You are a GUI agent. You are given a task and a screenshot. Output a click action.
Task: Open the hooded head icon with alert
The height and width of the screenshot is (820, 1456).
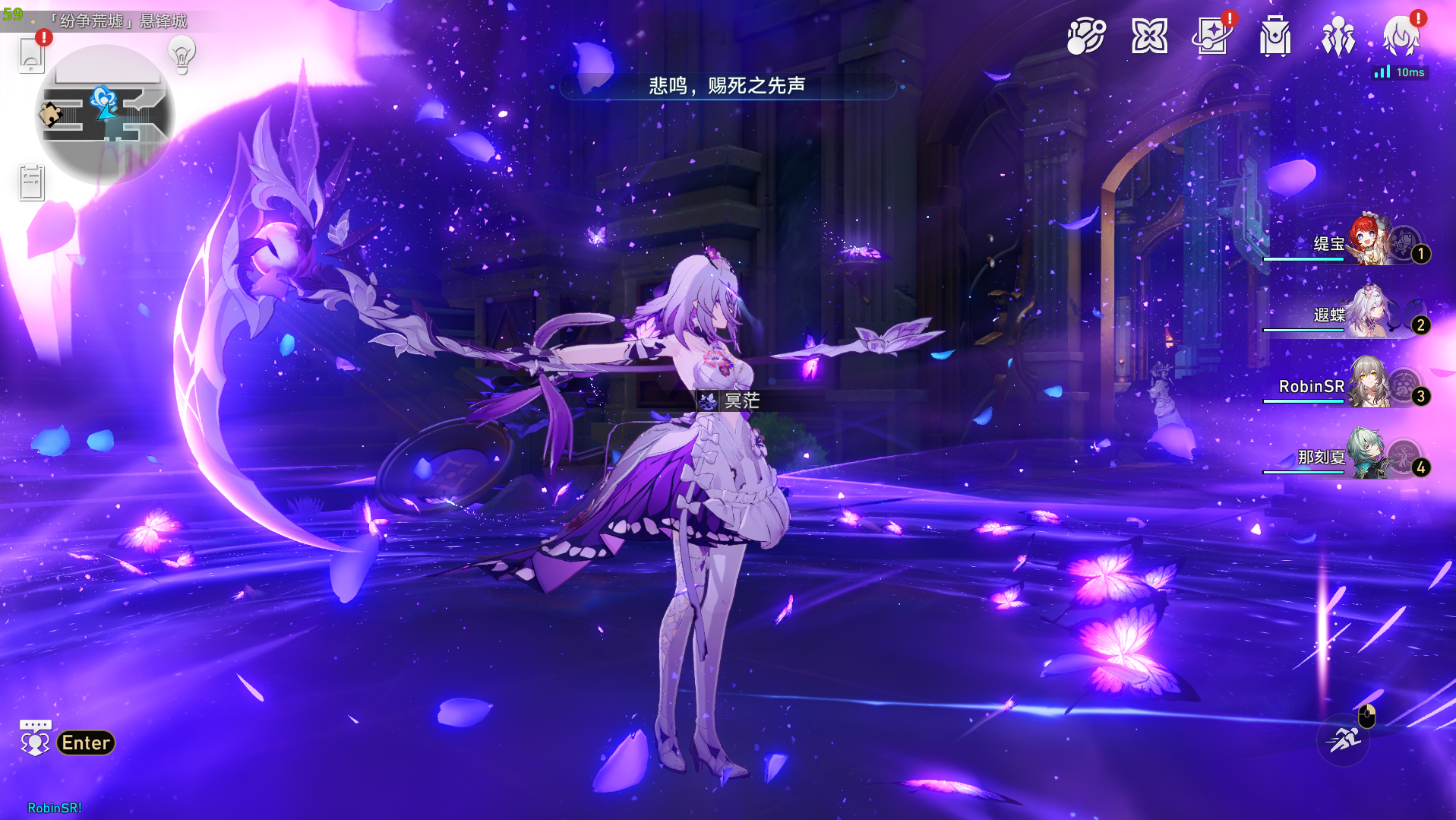click(x=1401, y=36)
